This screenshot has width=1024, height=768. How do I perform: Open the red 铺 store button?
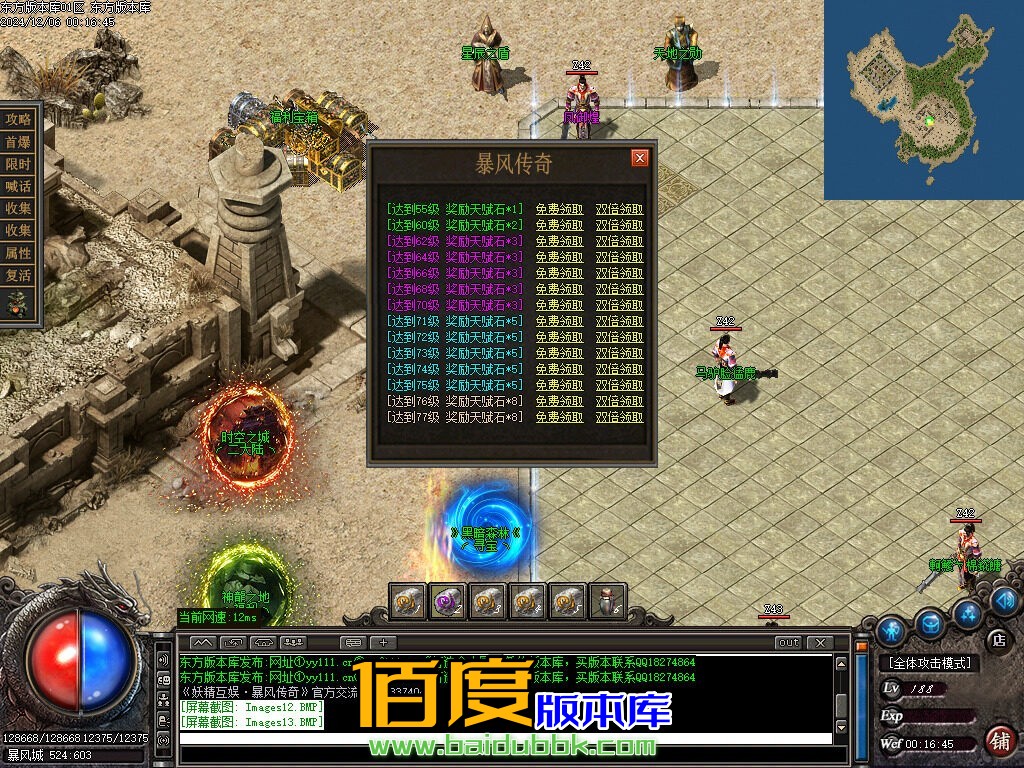point(998,741)
